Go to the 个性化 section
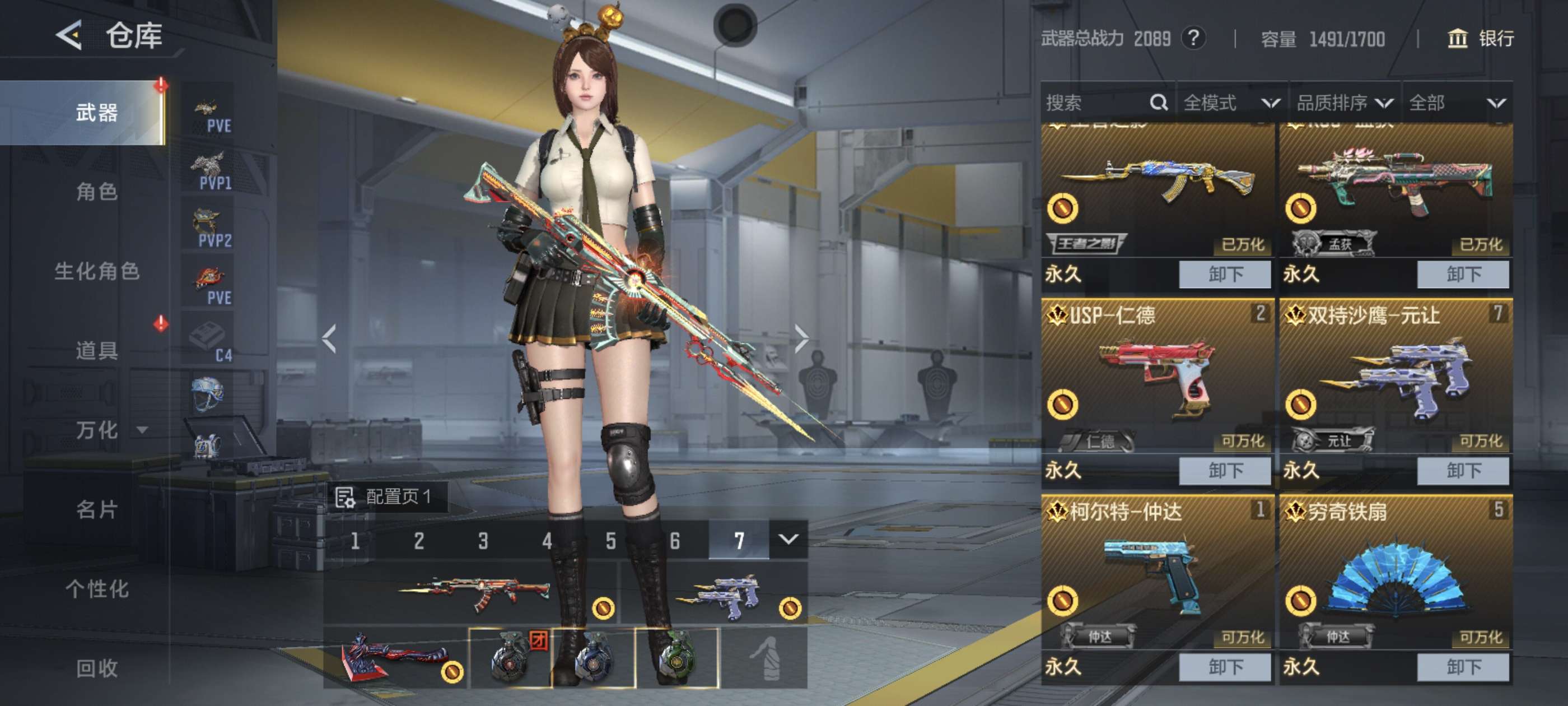The width and height of the screenshot is (1568, 706). [x=97, y=588]
